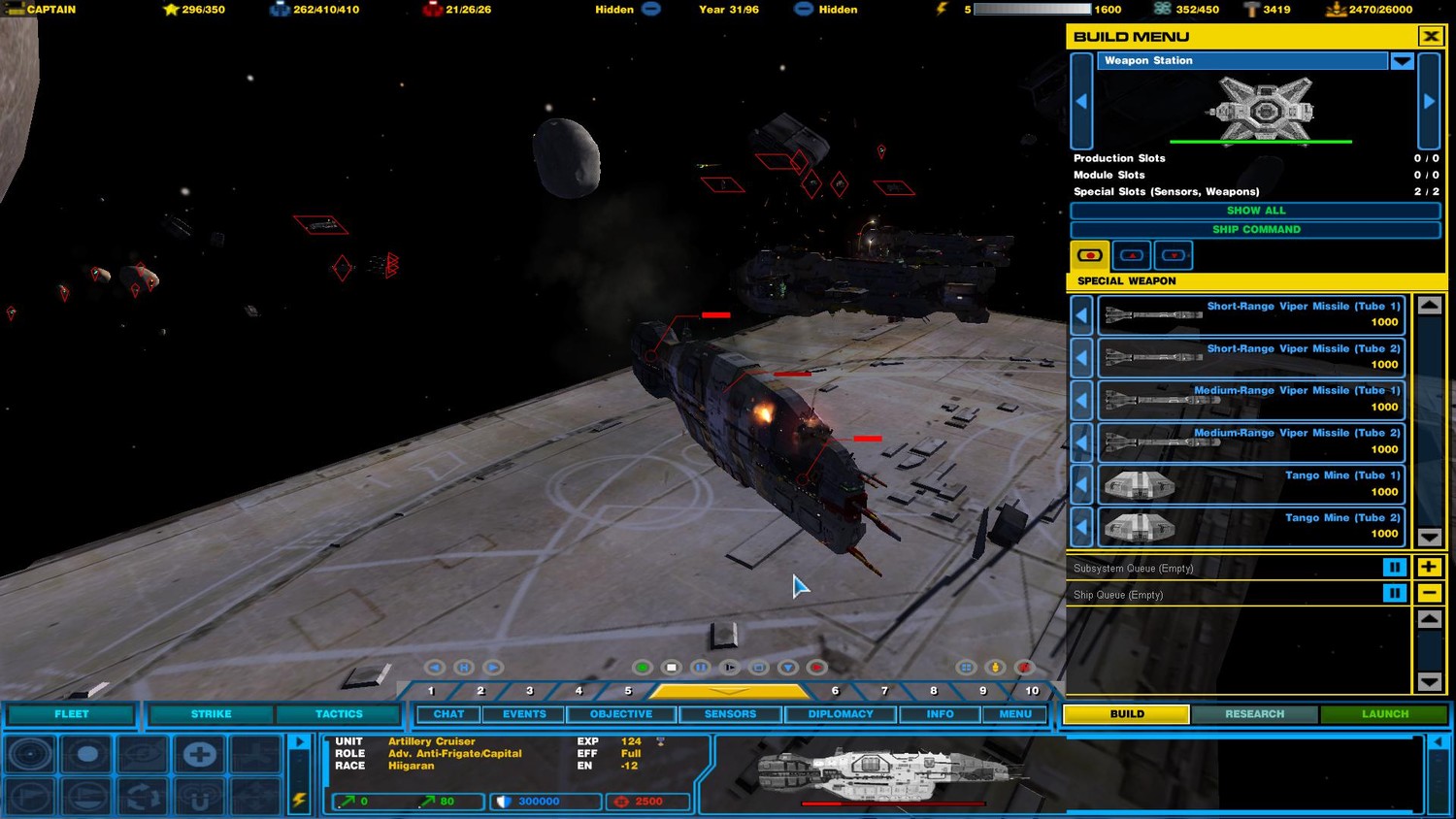Open the DIPLOMACY screen
This screenshot has width=1456, height=819.
coord(841,714)
